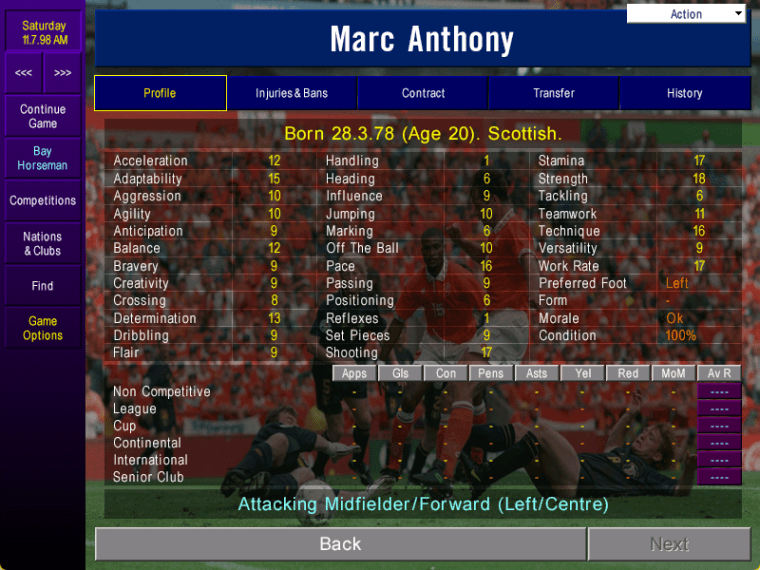The width and height of the screenshot is (760, 570).
Task: Click the Apps column header
Action: point(355,373)
